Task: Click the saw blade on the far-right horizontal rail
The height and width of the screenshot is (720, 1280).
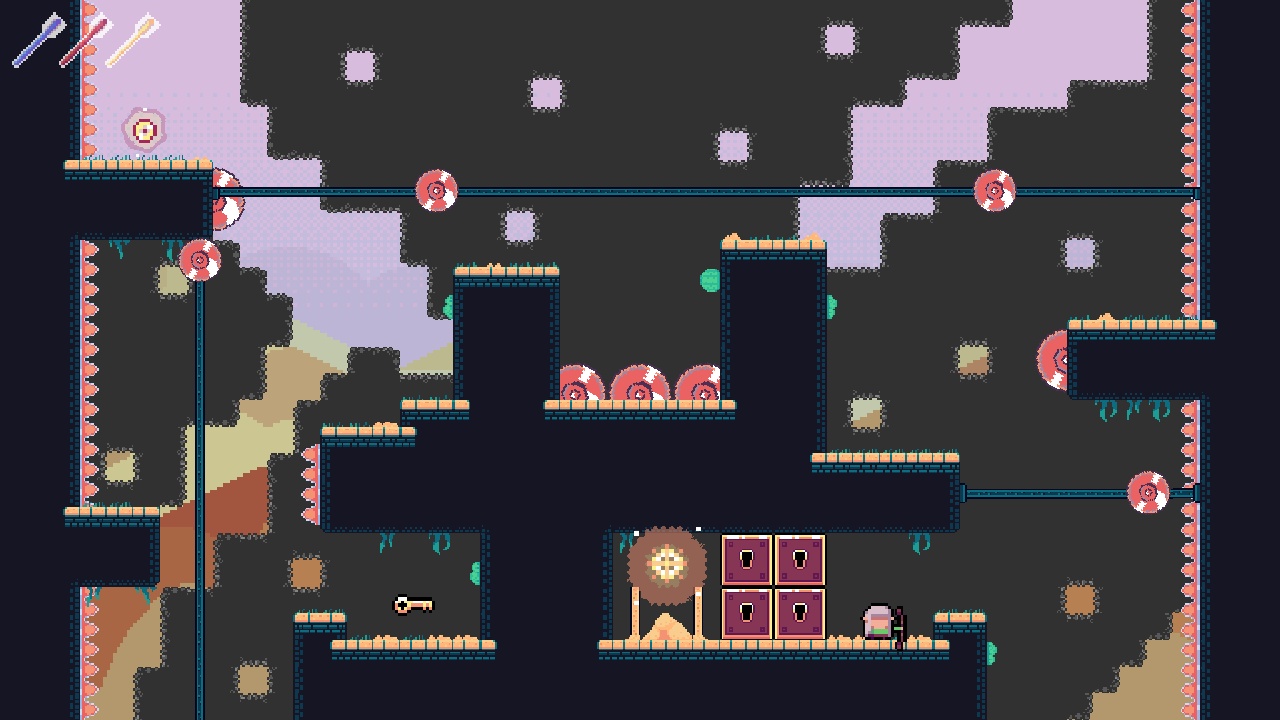Action: 1148,490
